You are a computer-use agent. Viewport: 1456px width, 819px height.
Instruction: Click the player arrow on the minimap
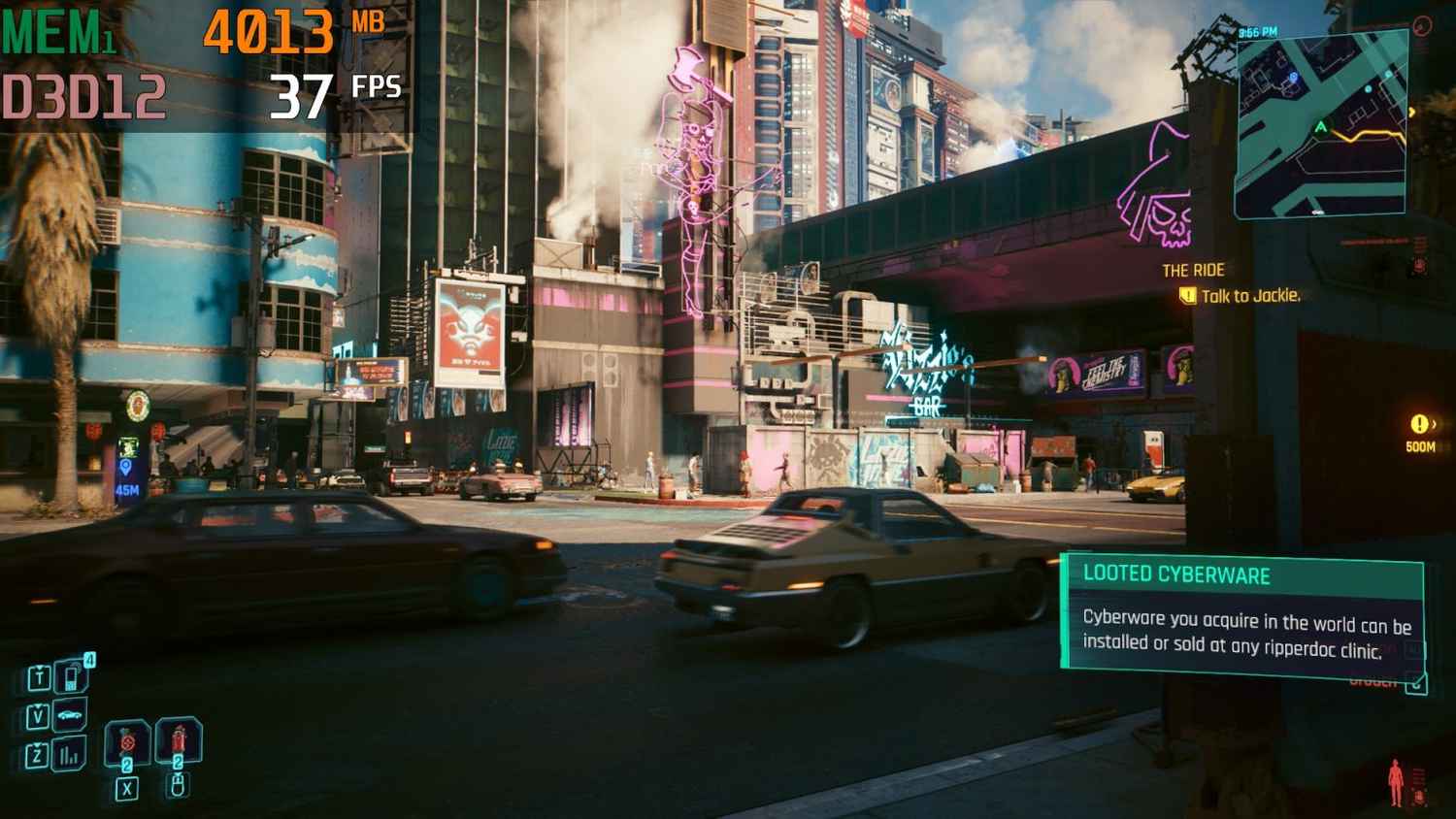(1320, 126)
